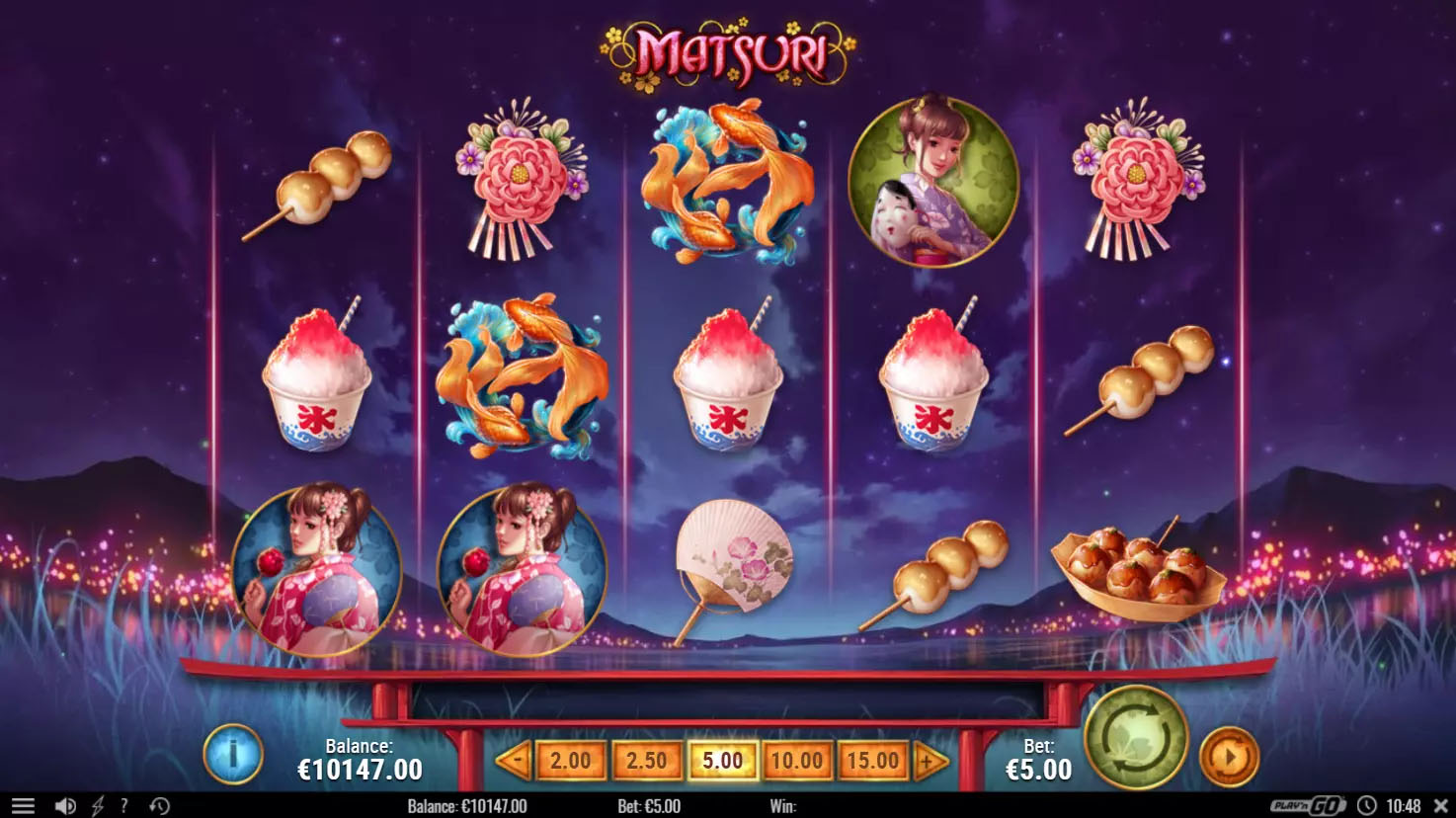1456x818 pixels.
Task: Choose the 2.50 bet value
Action: click(646, 761)
